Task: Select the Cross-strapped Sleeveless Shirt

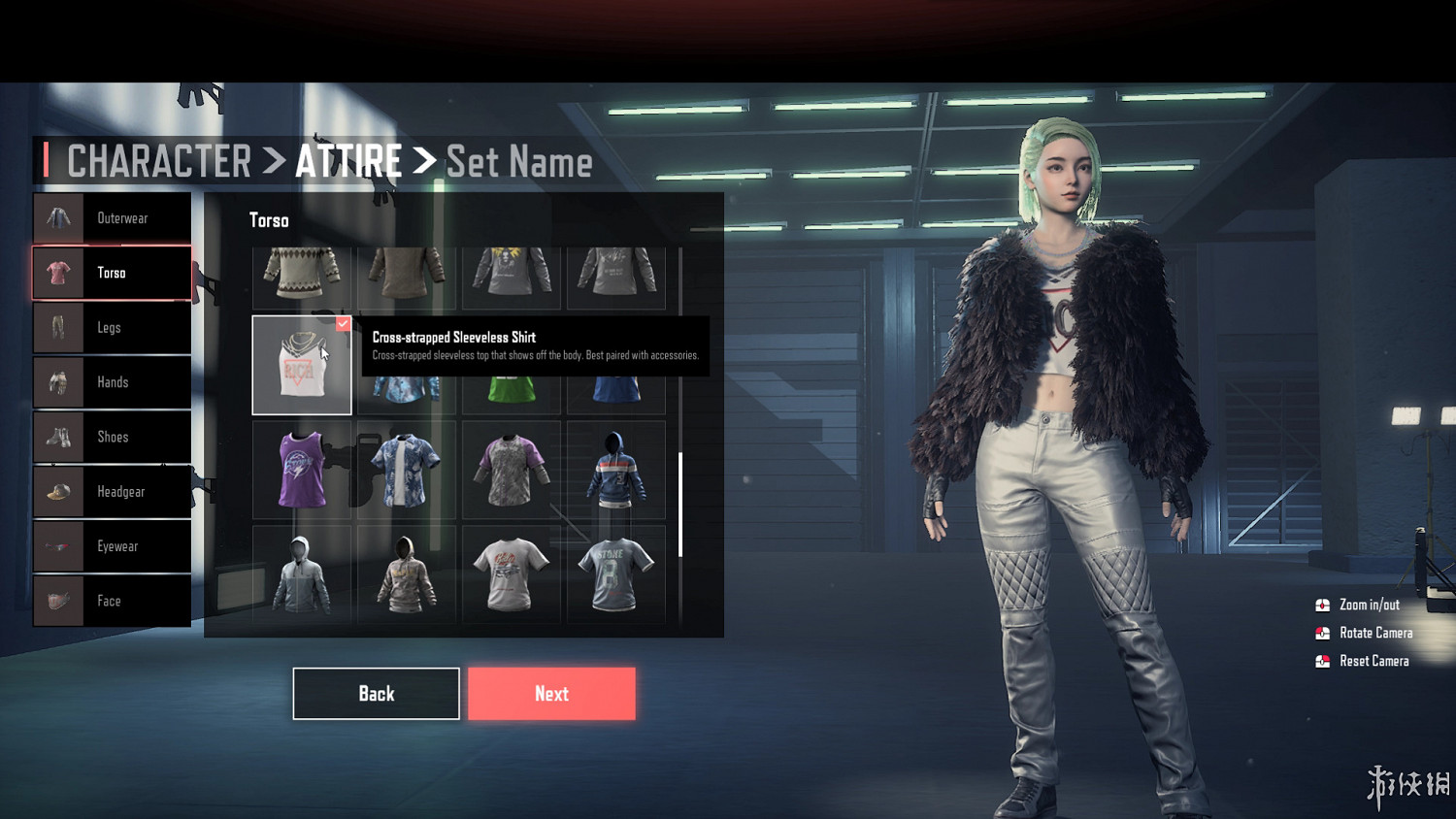Action: tap(301, 366)
